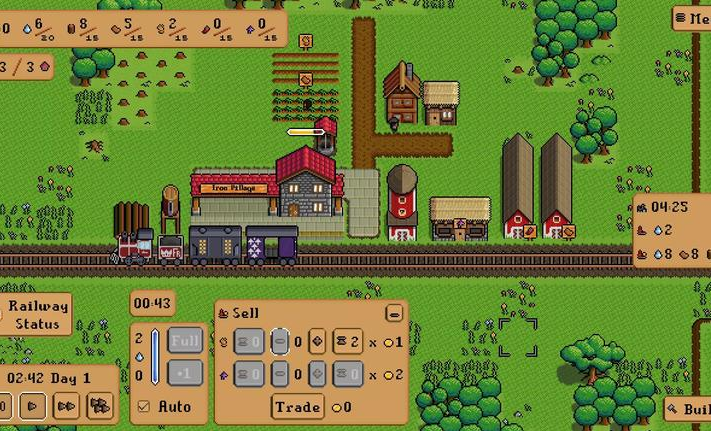Click the first-row sell quantity stepper arrows
Image resolution: width=711 pixels, height=431 pixels.
point(316,342)
